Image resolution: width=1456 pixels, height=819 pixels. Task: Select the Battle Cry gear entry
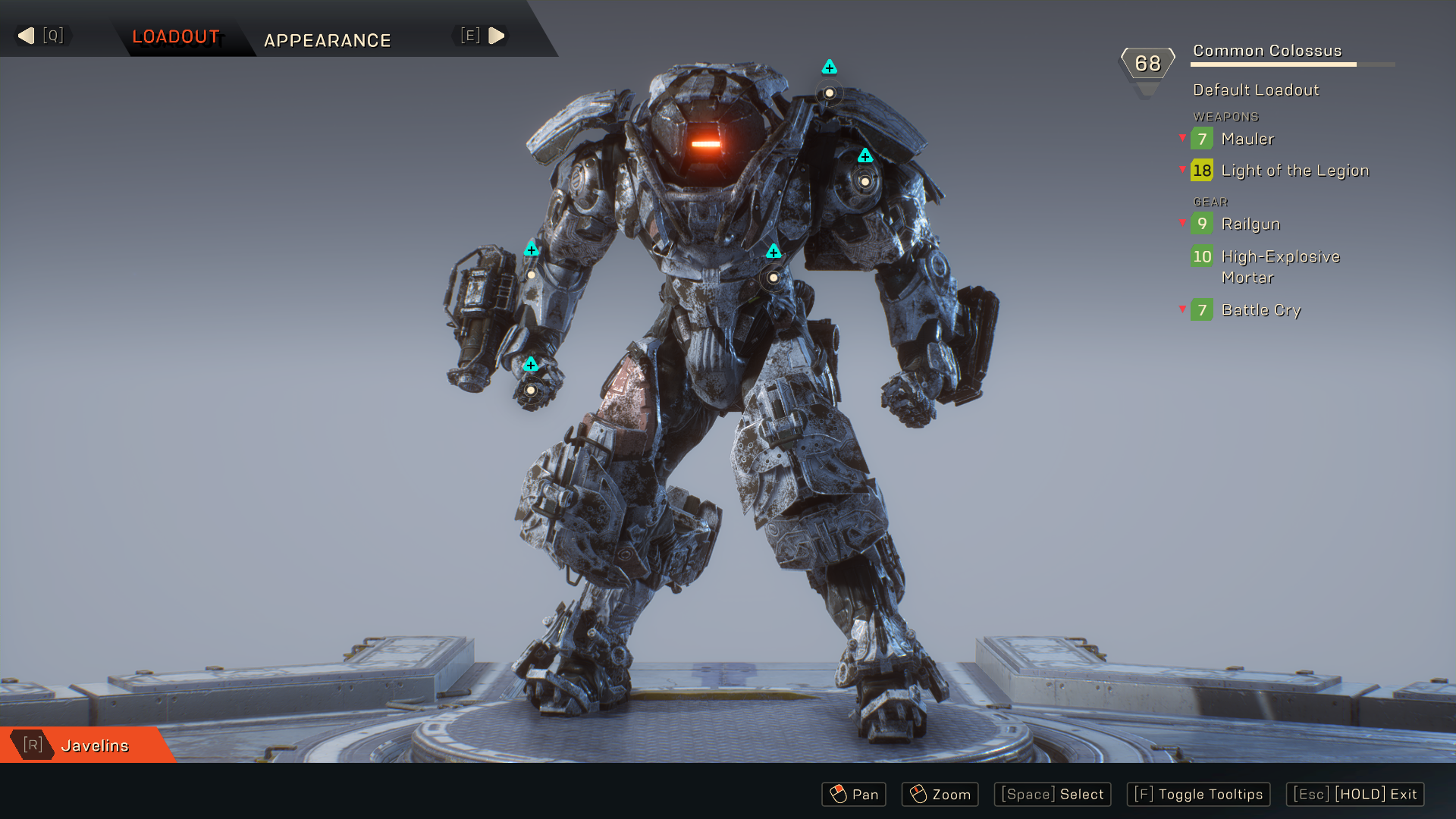pyautogui.click(x=1260, y=310)
